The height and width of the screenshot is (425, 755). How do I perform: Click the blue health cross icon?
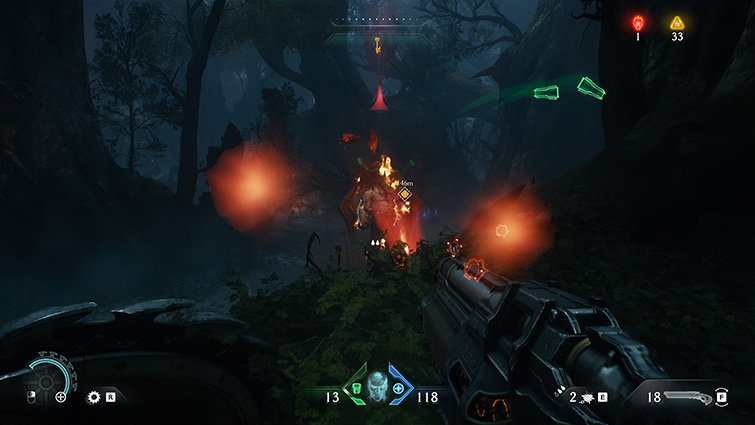[399, 388]
